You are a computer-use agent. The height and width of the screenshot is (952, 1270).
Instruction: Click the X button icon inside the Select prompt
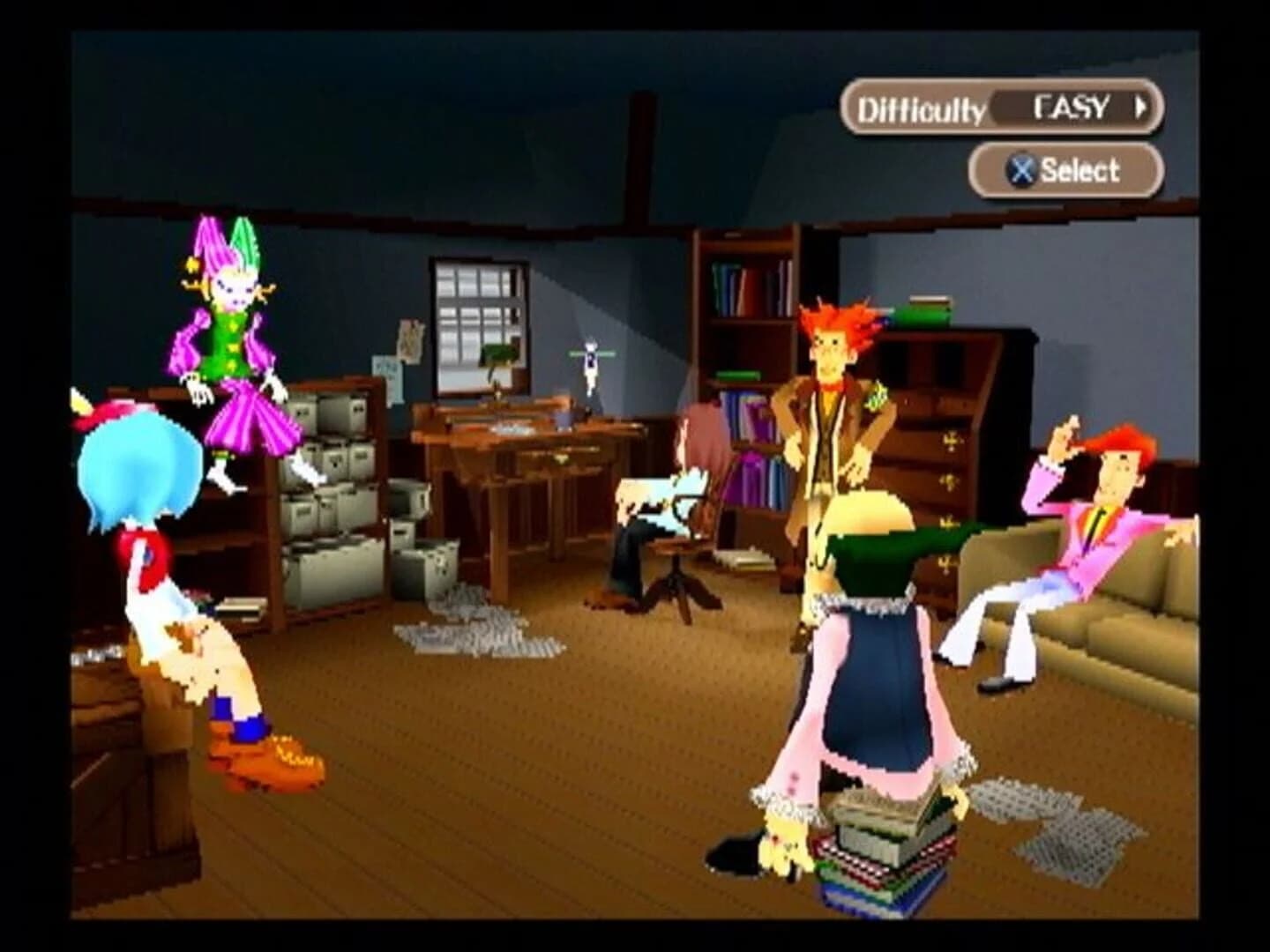point(1020,170)
